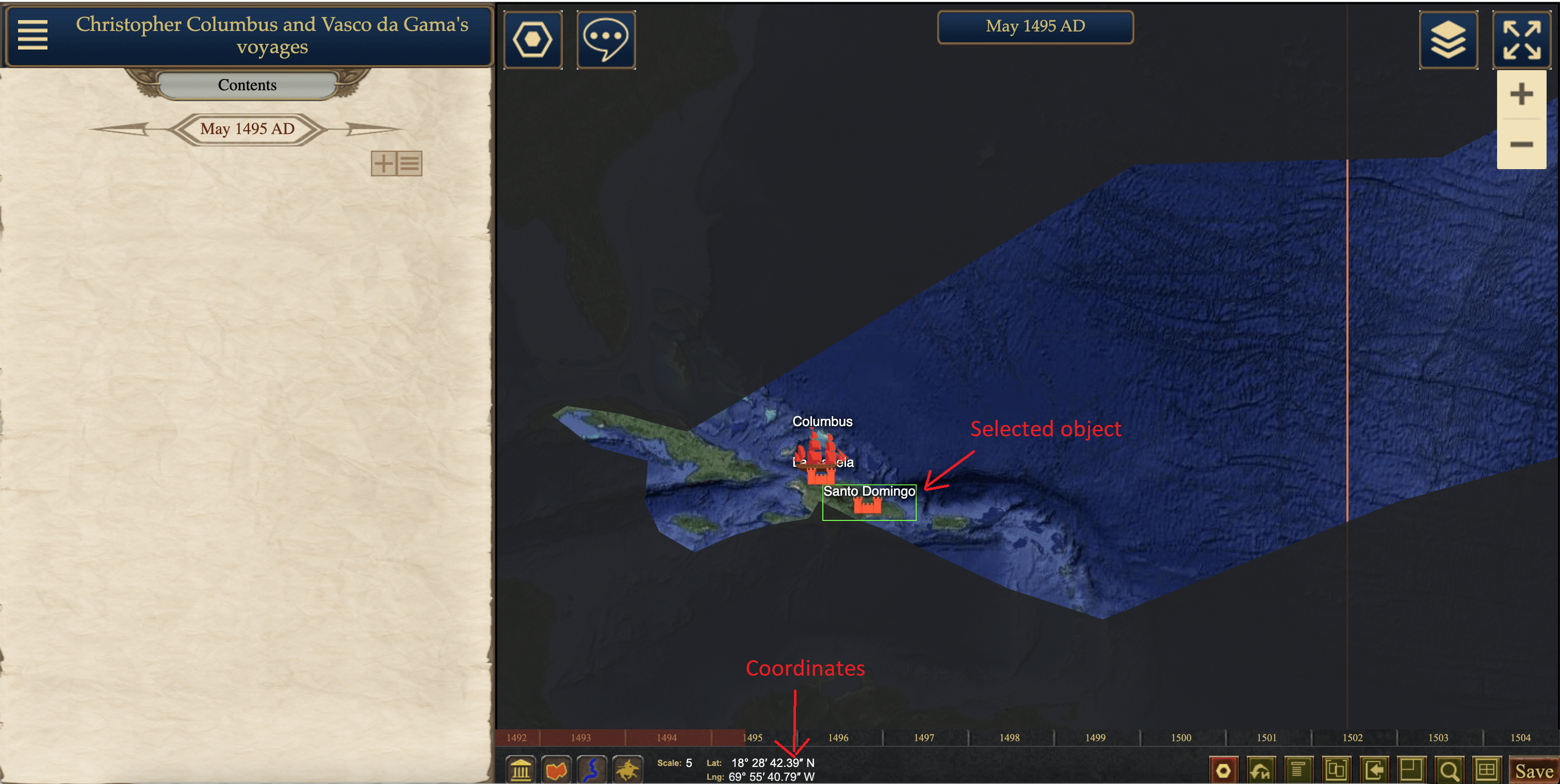Open the speech bubble comments button
Screen dimensions: 1560x784
606,40
